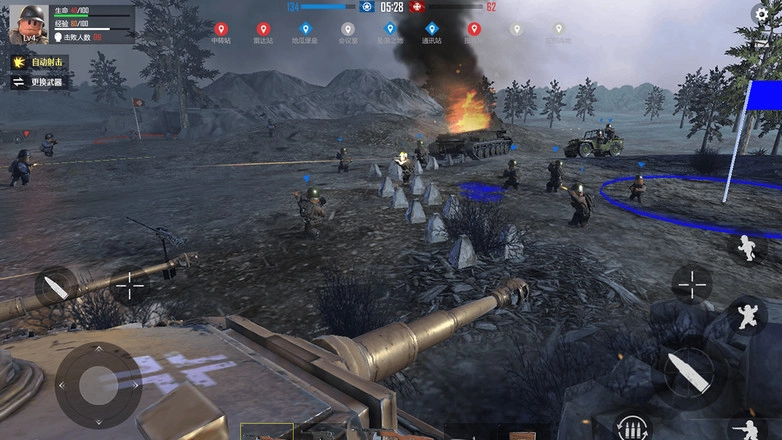Select the blue 通讯站 location marker
Viewport: 782px width, 440px height.
pos(431,30)
